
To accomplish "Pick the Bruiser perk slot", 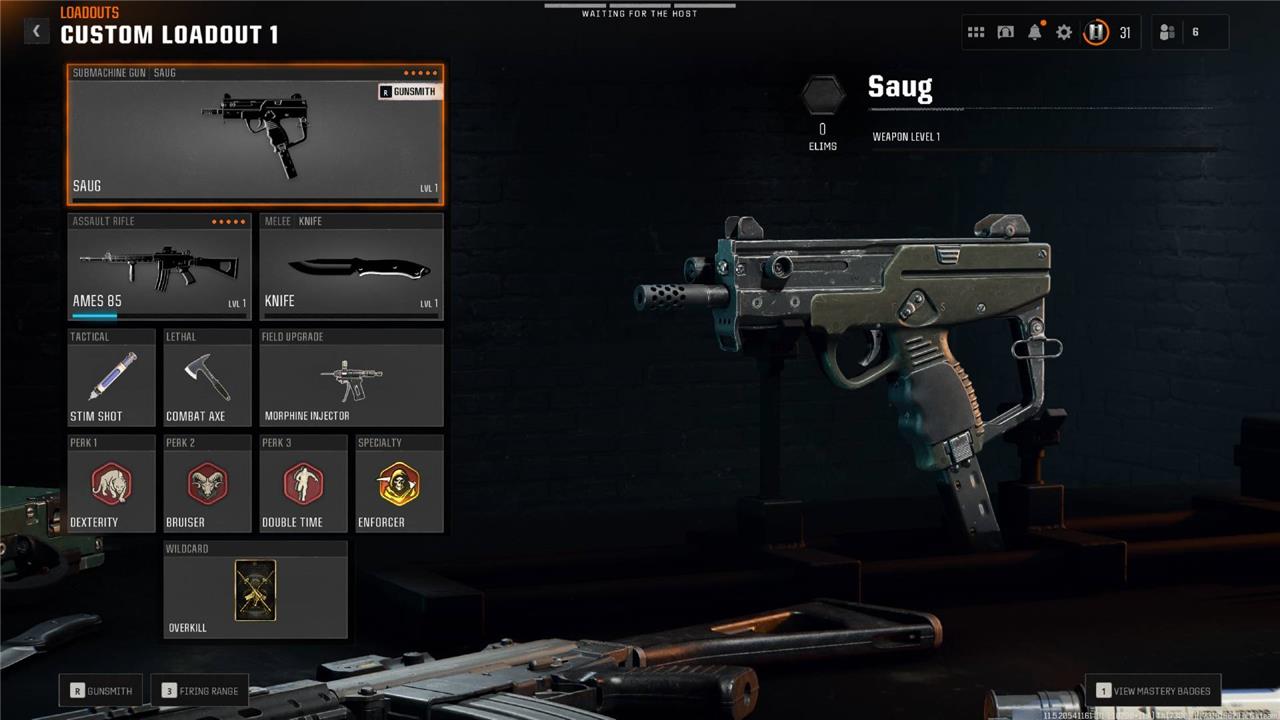I will pyautogui.click(x=207, y=484).
